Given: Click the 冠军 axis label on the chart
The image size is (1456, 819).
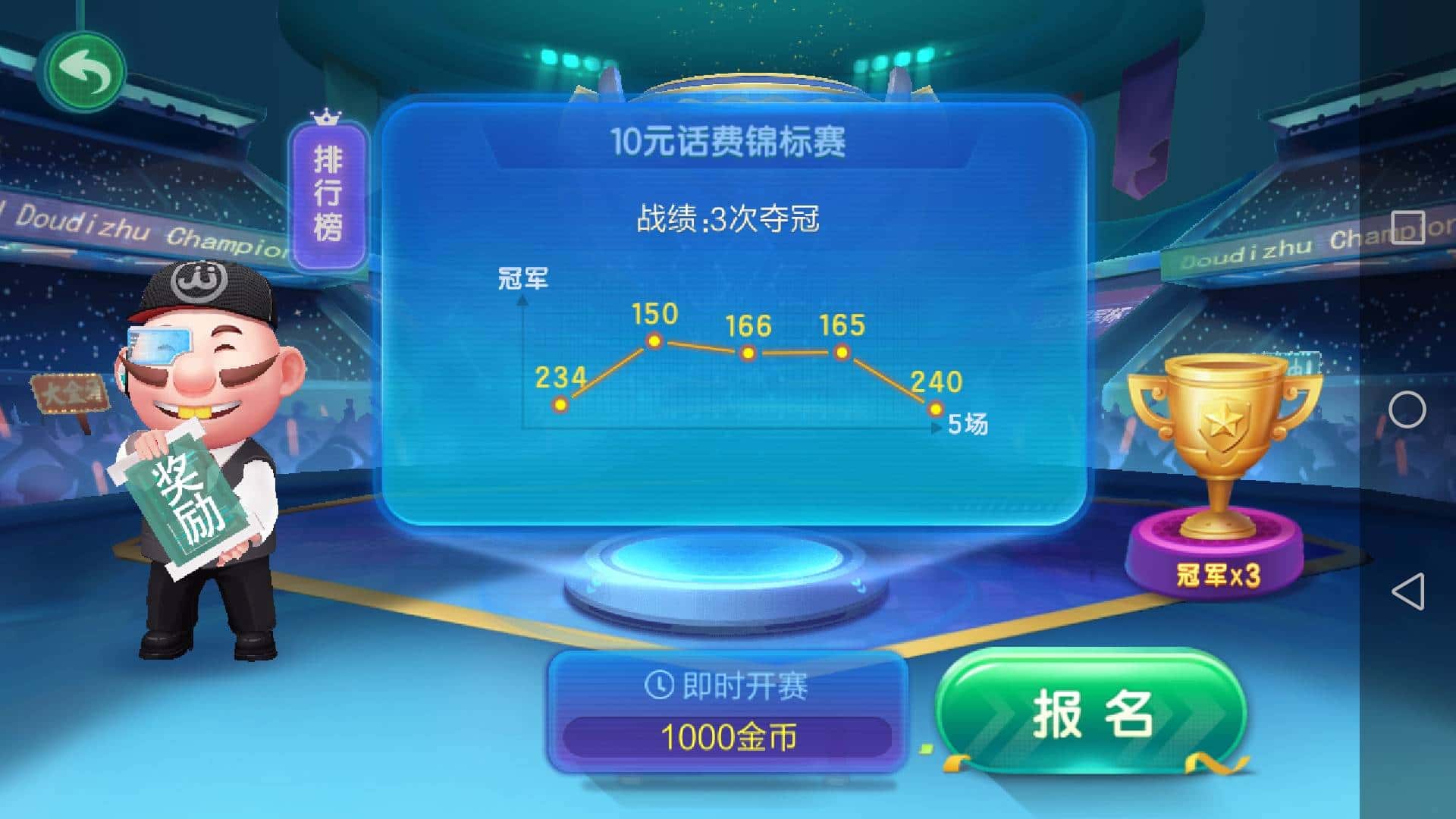Looking at the screenshot, I should pos(525,279).
